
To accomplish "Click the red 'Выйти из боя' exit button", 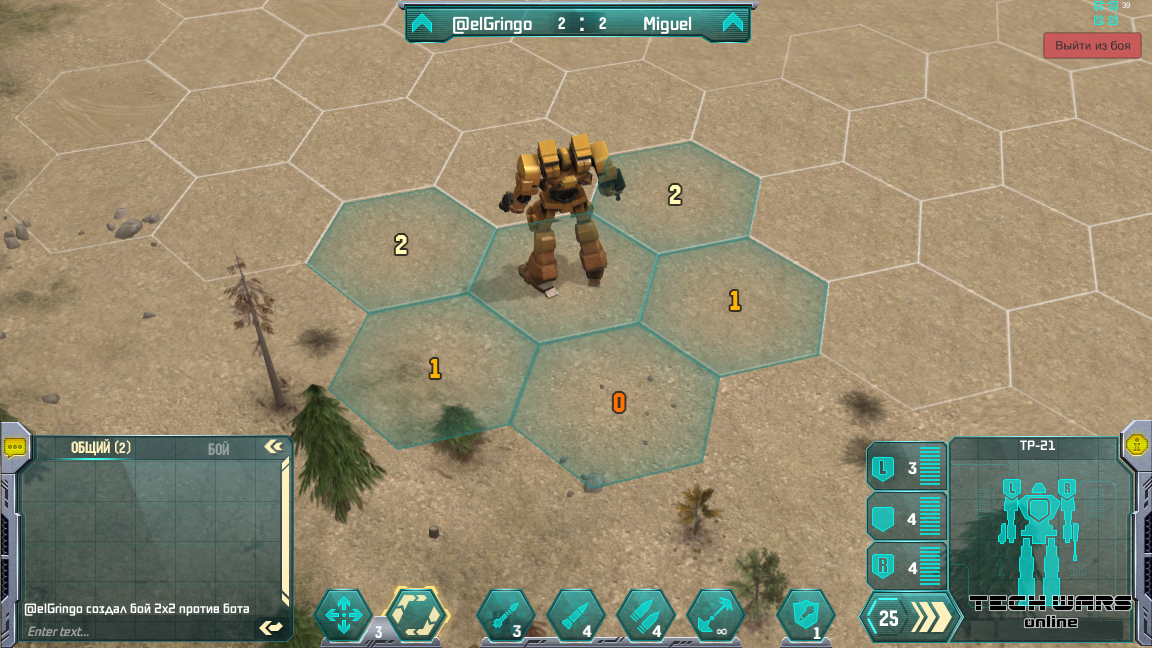I will point(1092,46).
